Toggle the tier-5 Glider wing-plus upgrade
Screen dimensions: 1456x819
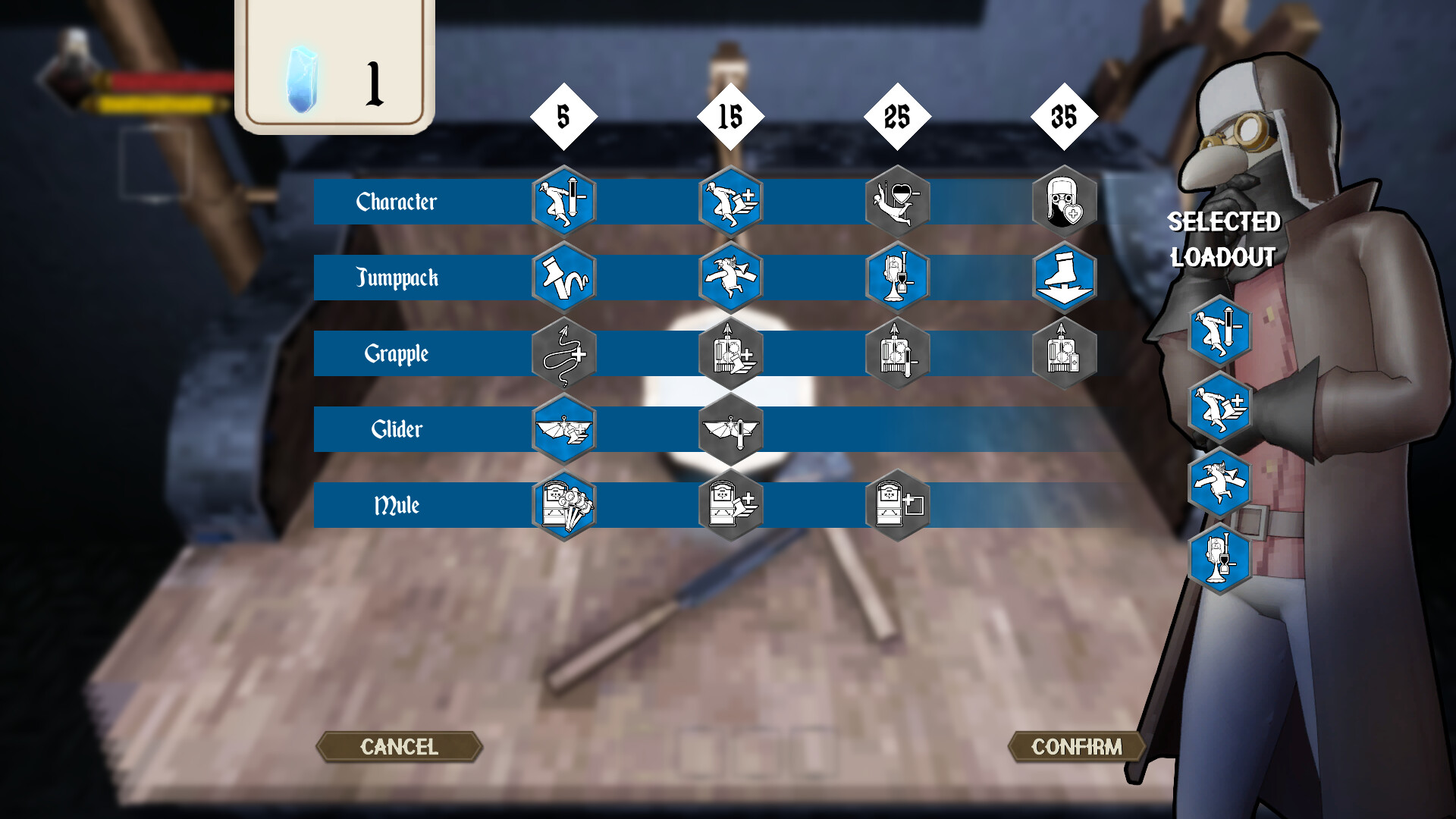[x=563, y=429]
